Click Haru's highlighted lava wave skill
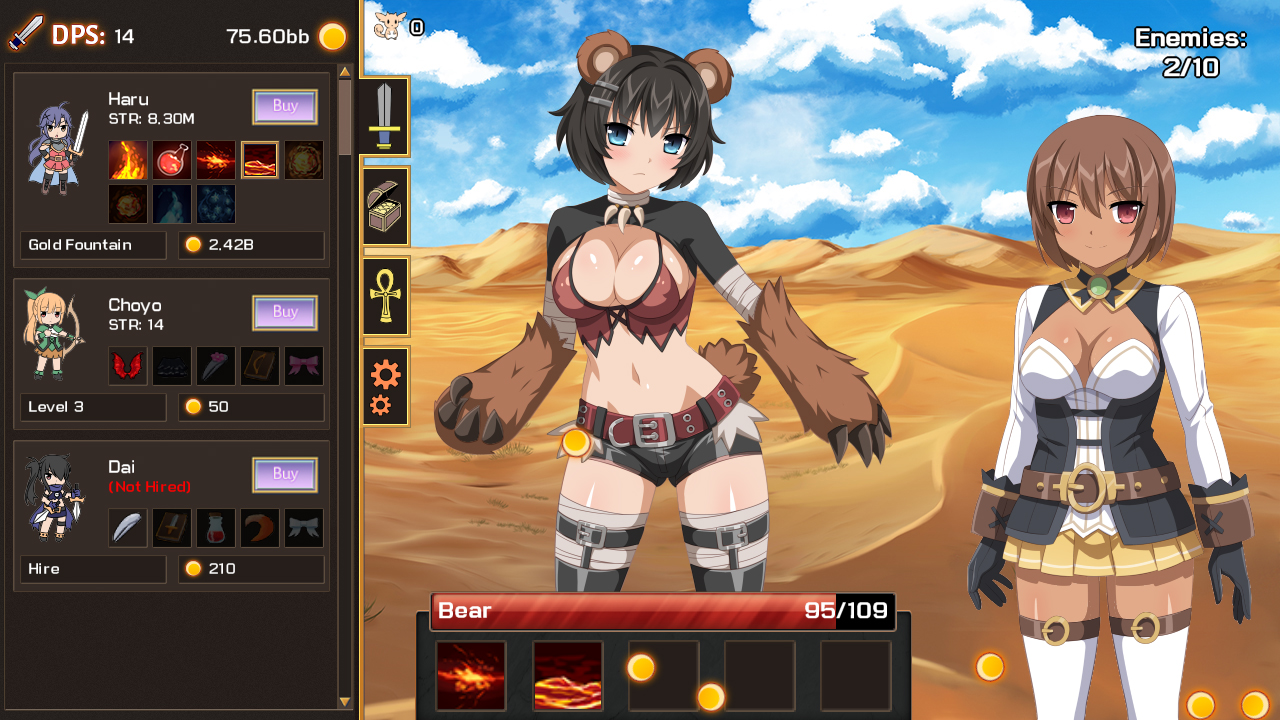 pyautogui.click(x=260, y=160)
